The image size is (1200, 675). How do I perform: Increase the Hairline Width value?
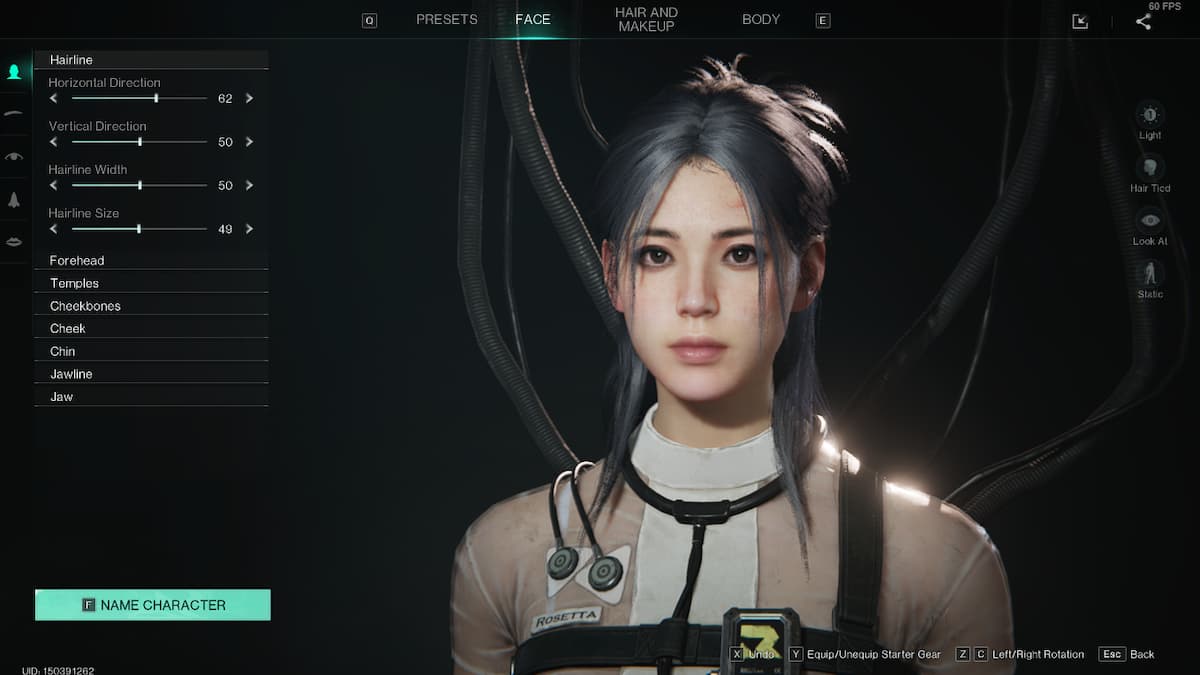249,186
